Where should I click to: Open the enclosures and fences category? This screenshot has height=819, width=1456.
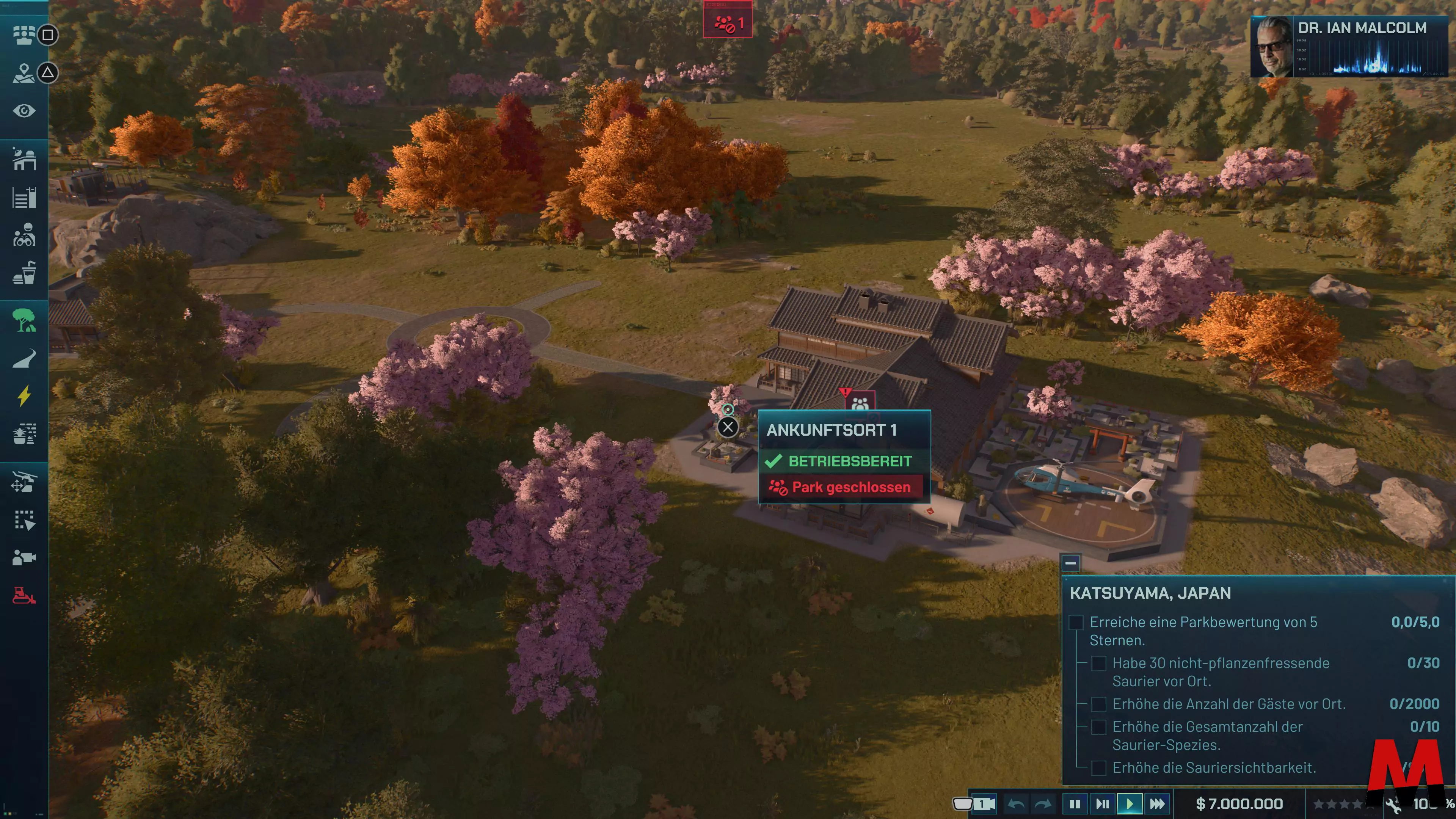[x=24, y=198]
